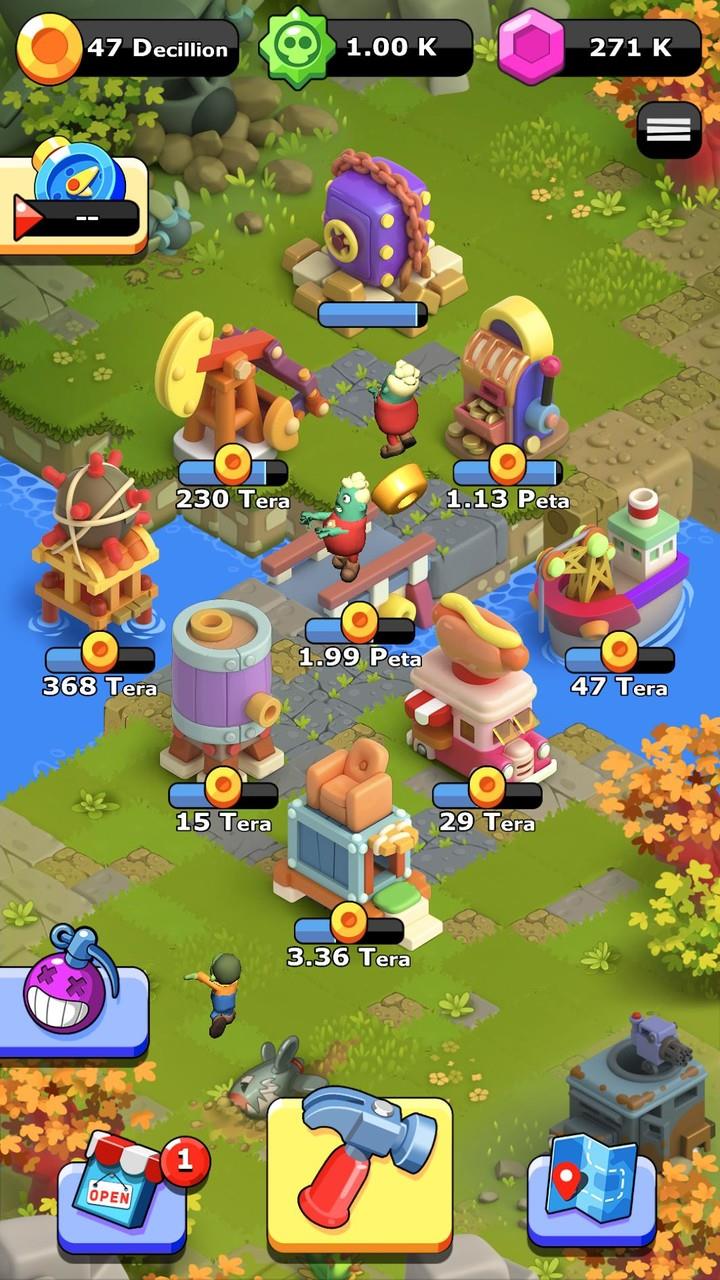Collect the 29 Tera coin
This screenshot has height=1280, width=720.
tap(487, 788)
